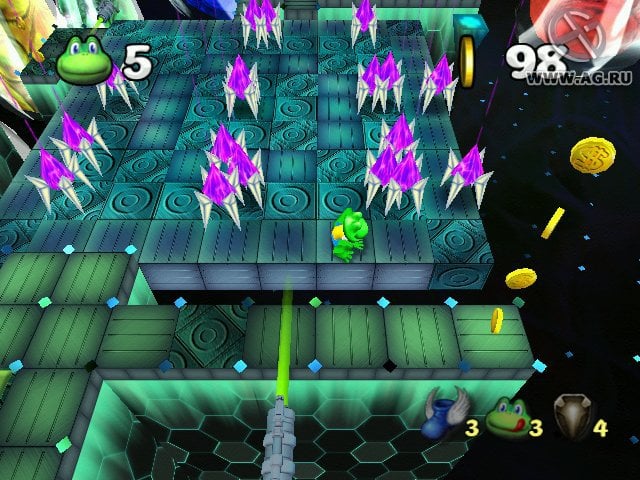Click the frog head lives icon
The height and width of the screenshot is (480, 640).
click(84, 62)
